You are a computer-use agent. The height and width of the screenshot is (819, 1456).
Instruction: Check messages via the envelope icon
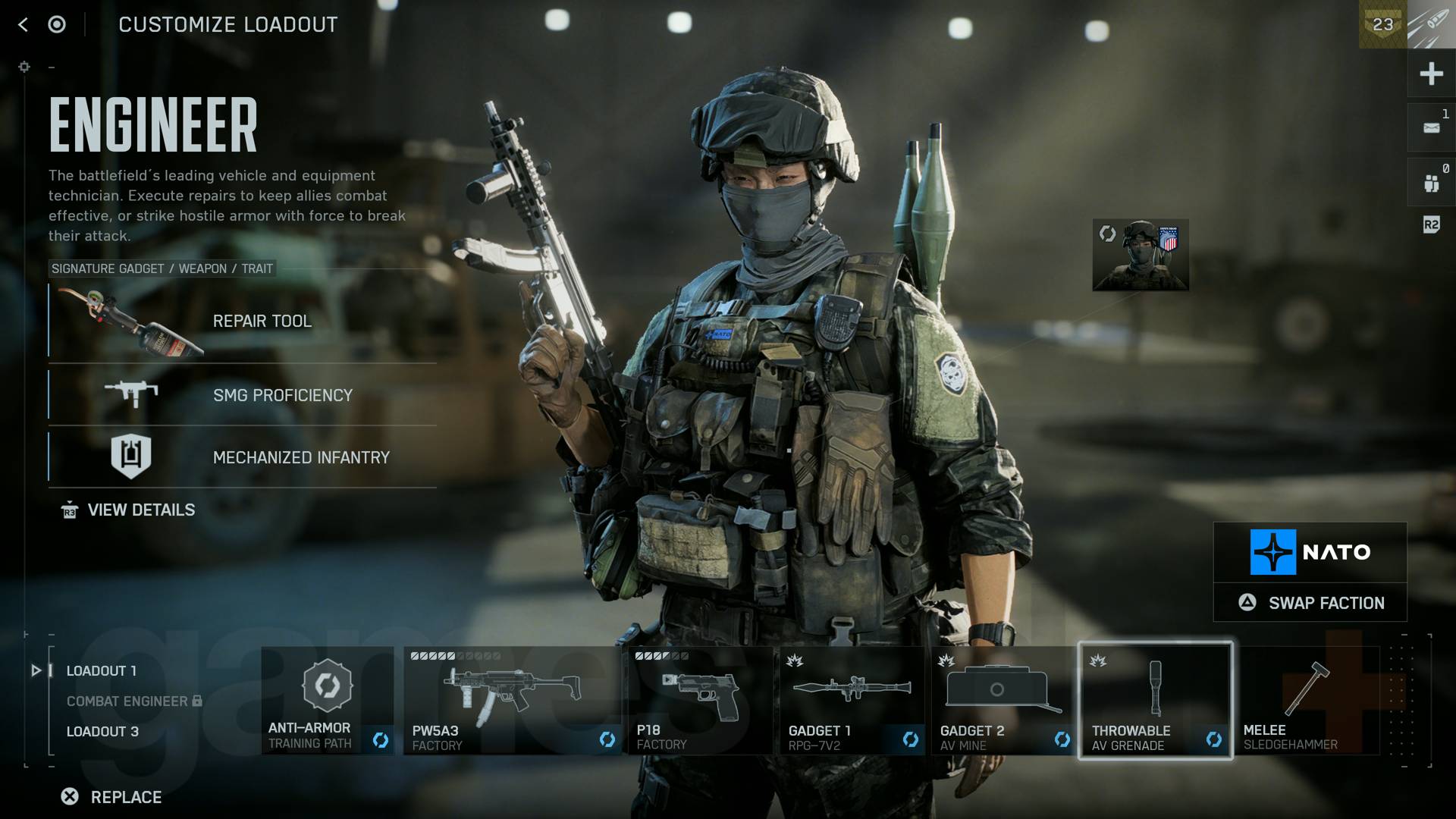point(1430,127)
